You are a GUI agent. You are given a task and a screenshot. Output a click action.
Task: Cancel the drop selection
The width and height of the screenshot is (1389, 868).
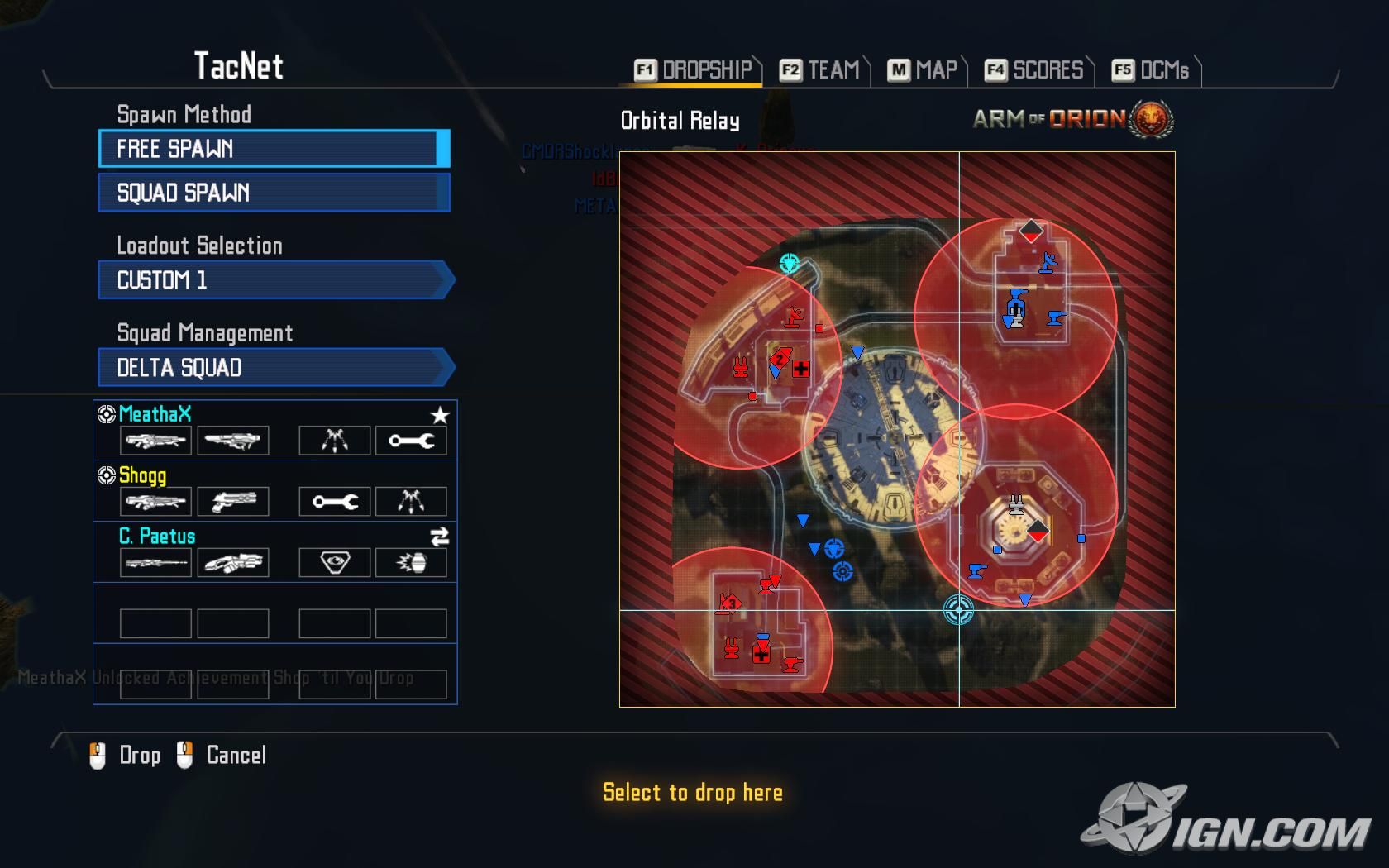point(222,755)
